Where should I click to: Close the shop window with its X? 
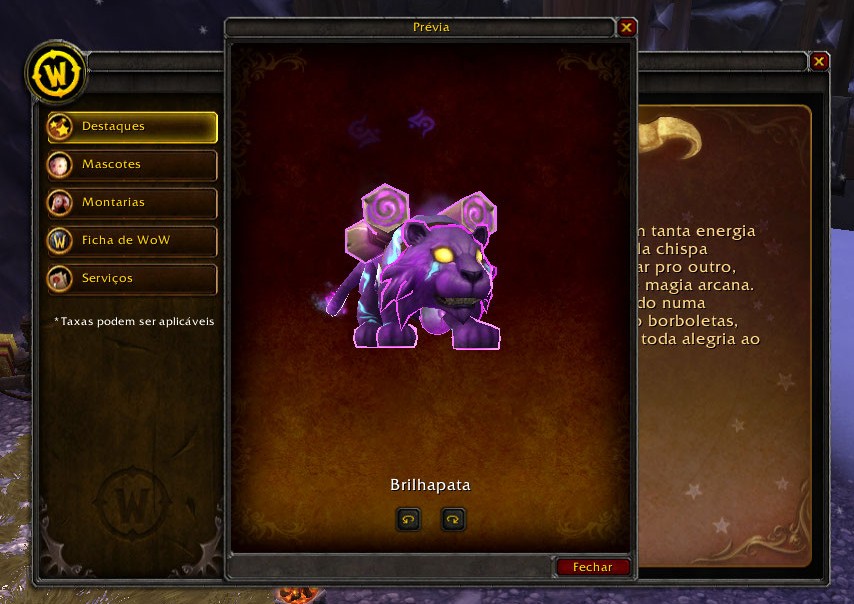pos(819,62)
